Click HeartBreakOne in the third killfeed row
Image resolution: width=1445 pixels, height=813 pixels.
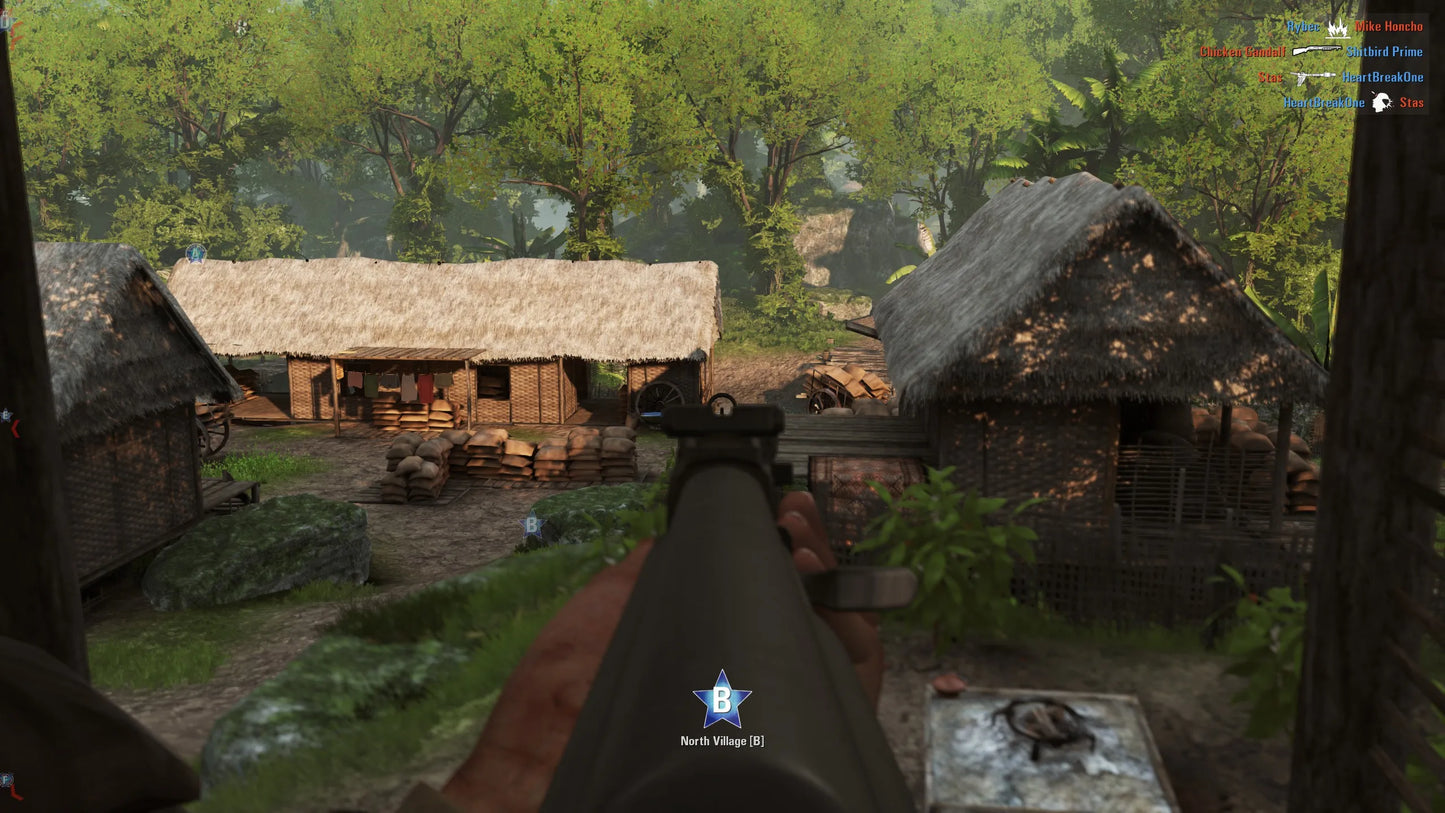[x=1383, y=78]
